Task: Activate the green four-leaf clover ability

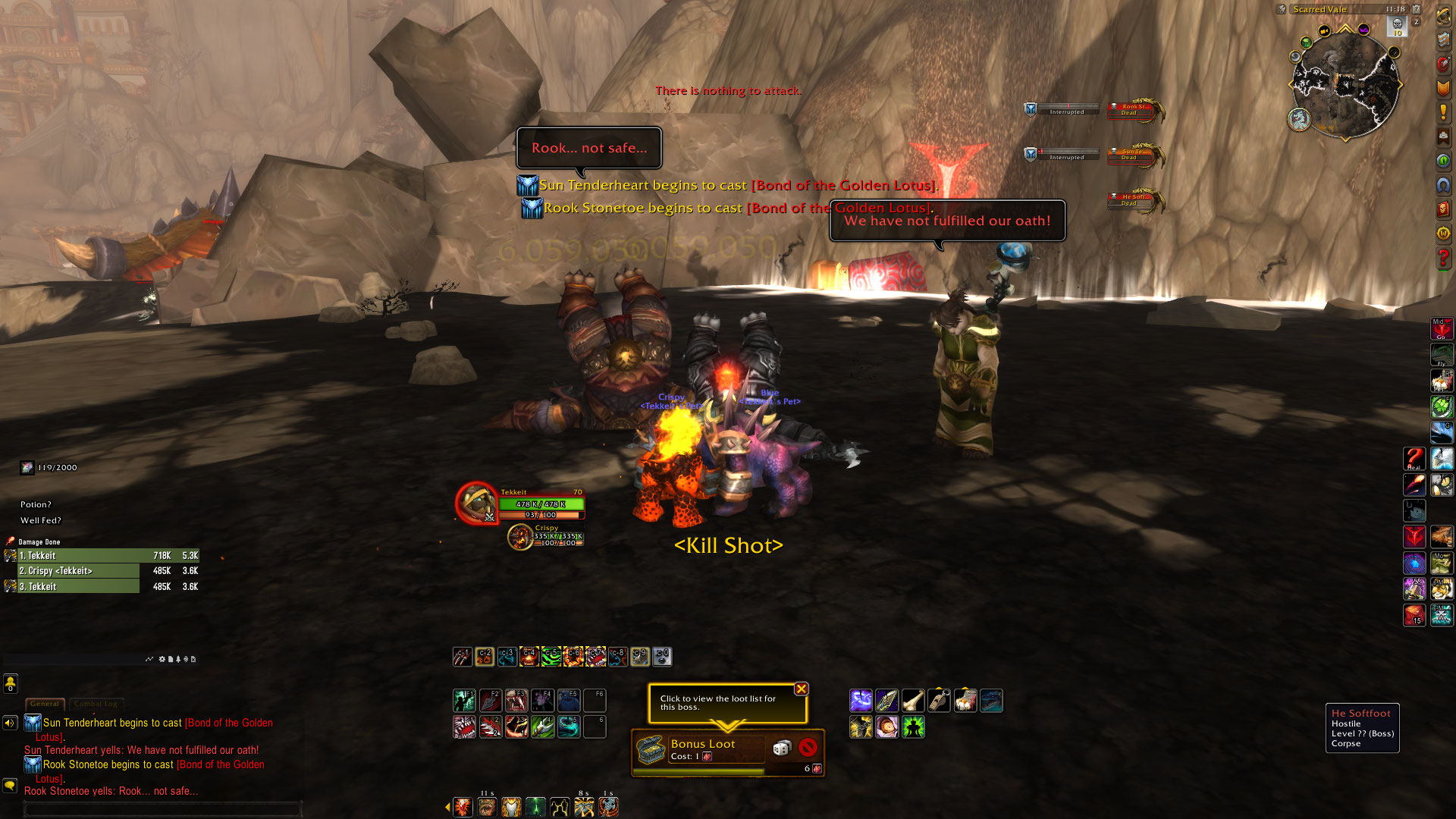Action: 1442,407
